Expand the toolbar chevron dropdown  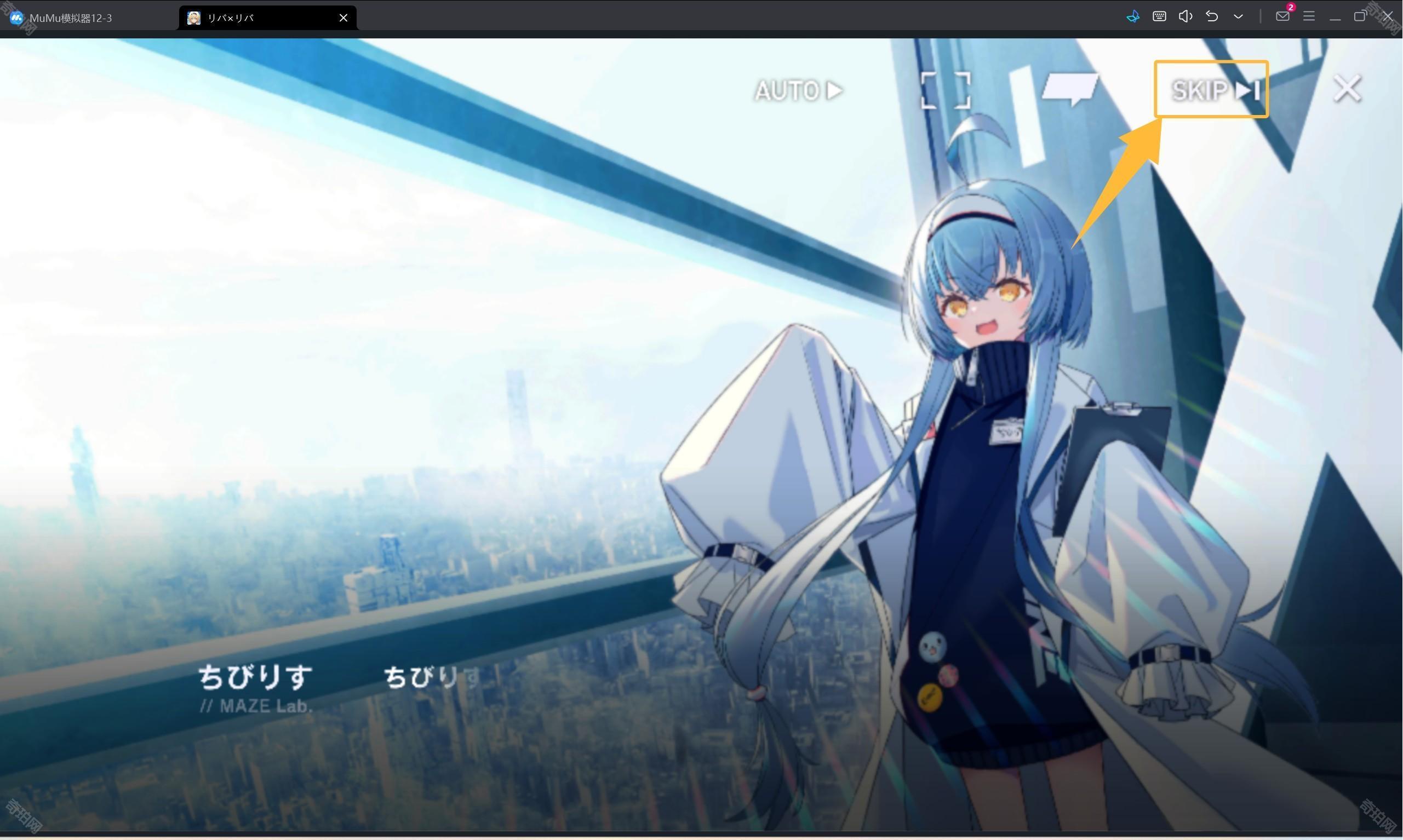coord(1238,16)
